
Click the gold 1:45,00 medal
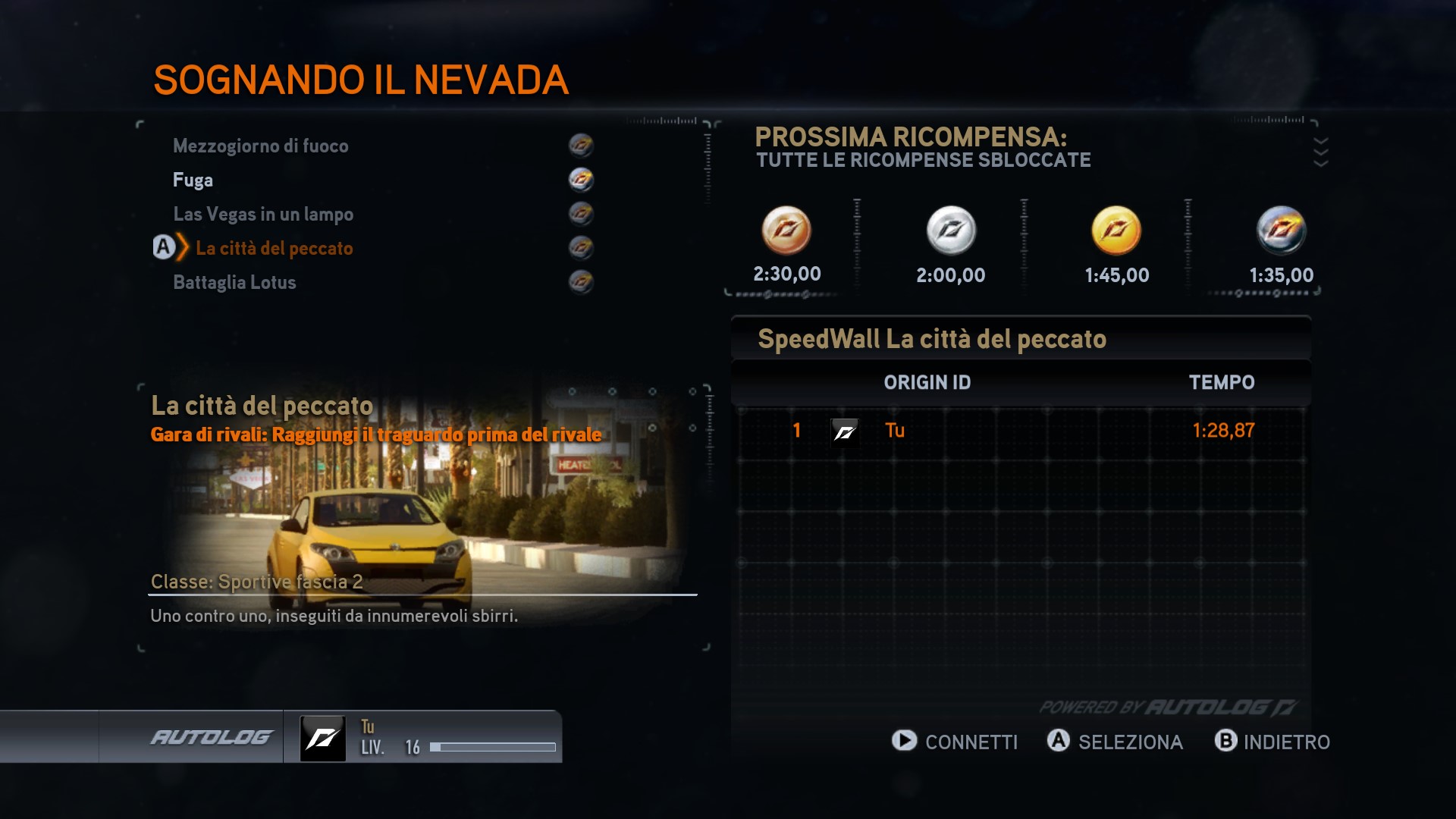[1116, 231]
